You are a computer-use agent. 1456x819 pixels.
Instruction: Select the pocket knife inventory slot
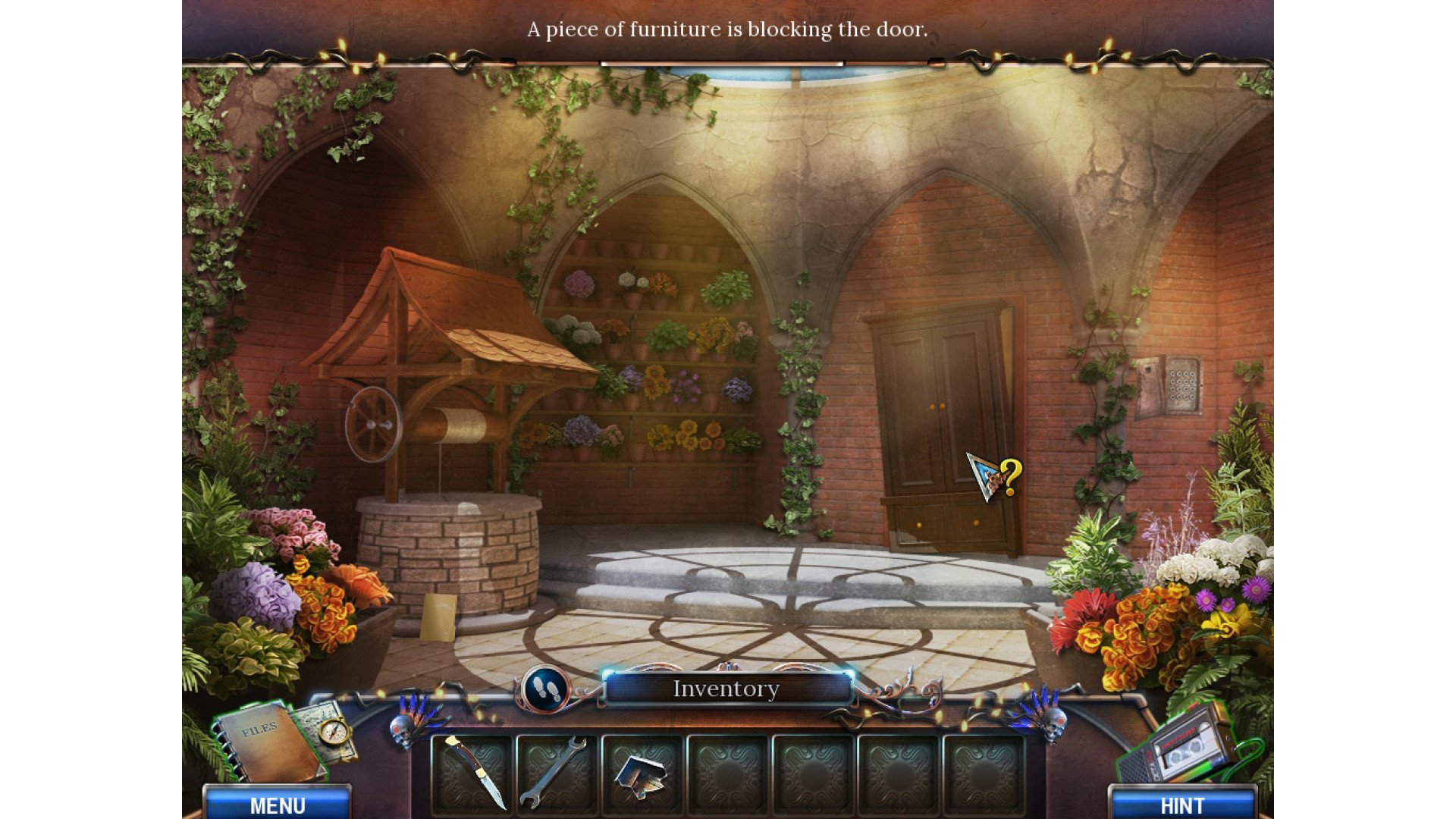click(x=473, y=772)
